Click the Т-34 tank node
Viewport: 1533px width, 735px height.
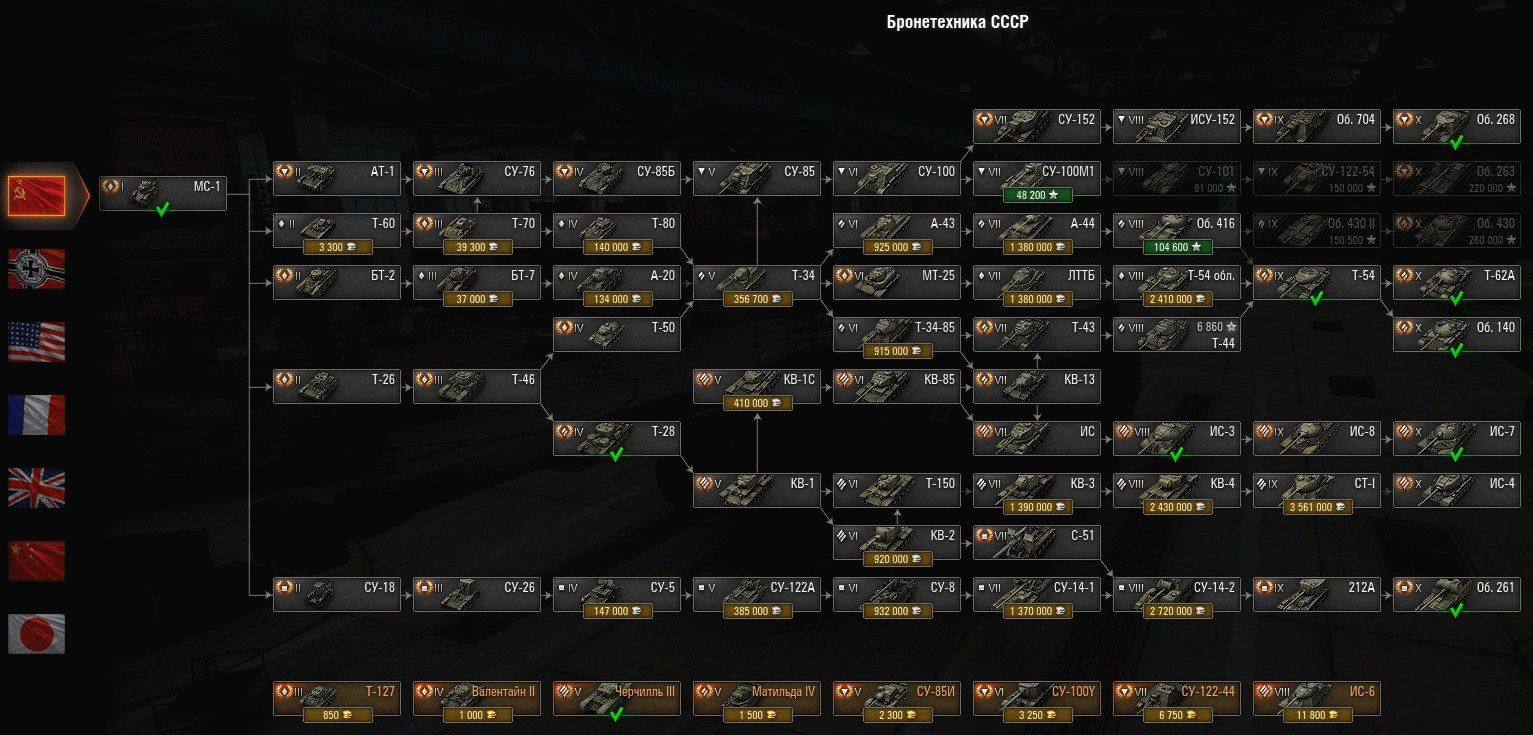point(756,282)
